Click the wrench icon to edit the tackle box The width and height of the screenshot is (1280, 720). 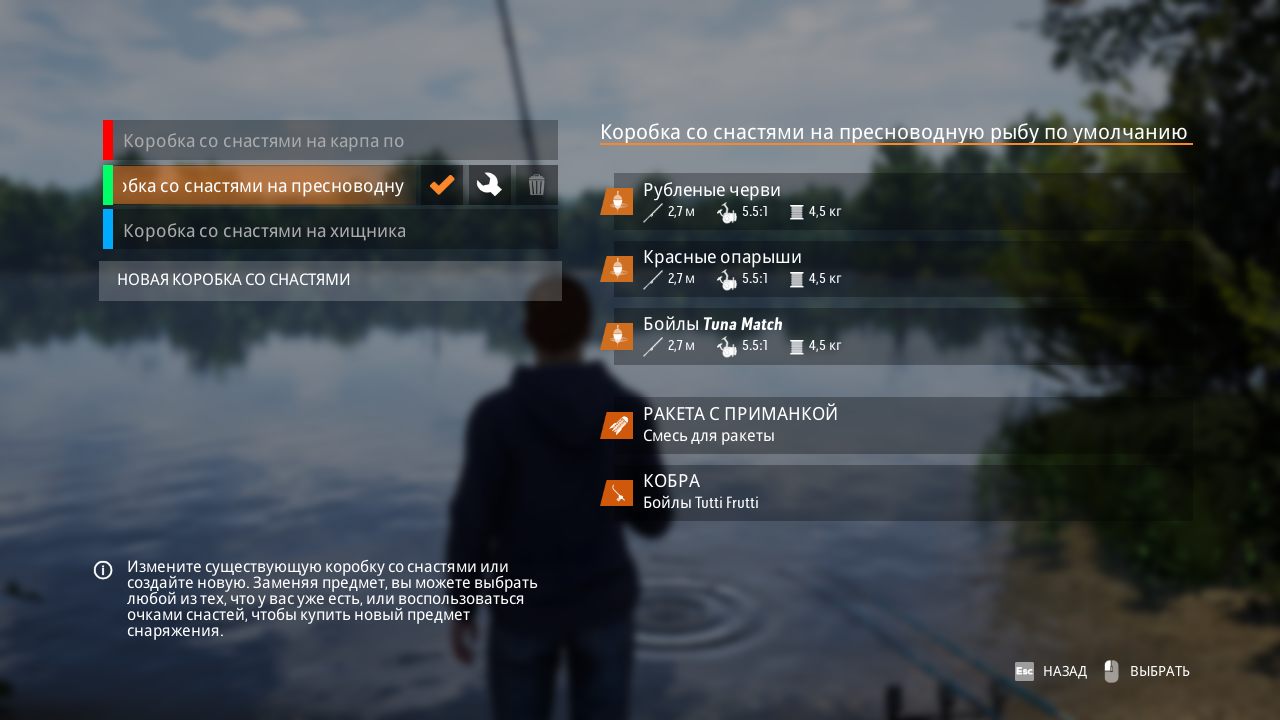pyautogui.click(x=489, y=184)
